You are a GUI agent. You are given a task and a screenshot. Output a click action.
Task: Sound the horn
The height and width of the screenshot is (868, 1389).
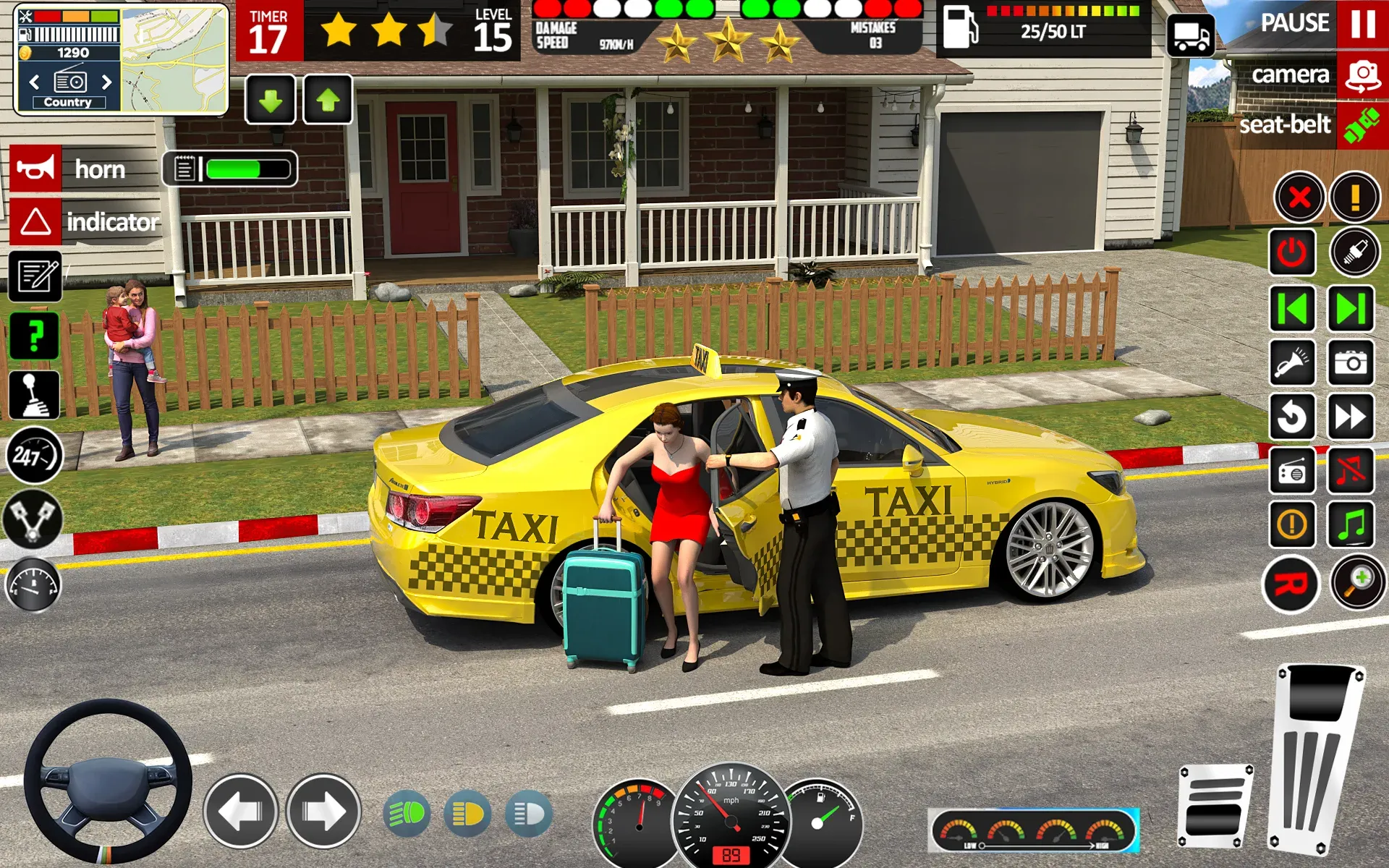pos(36,168)
